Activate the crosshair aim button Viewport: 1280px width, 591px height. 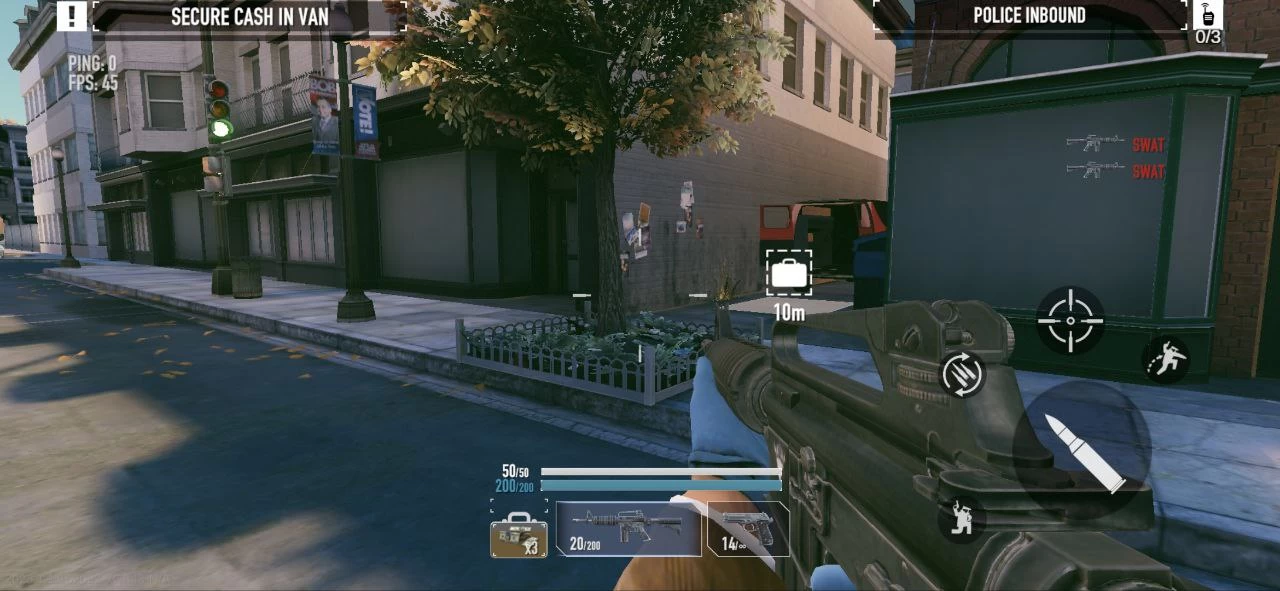coord(1070,320)
